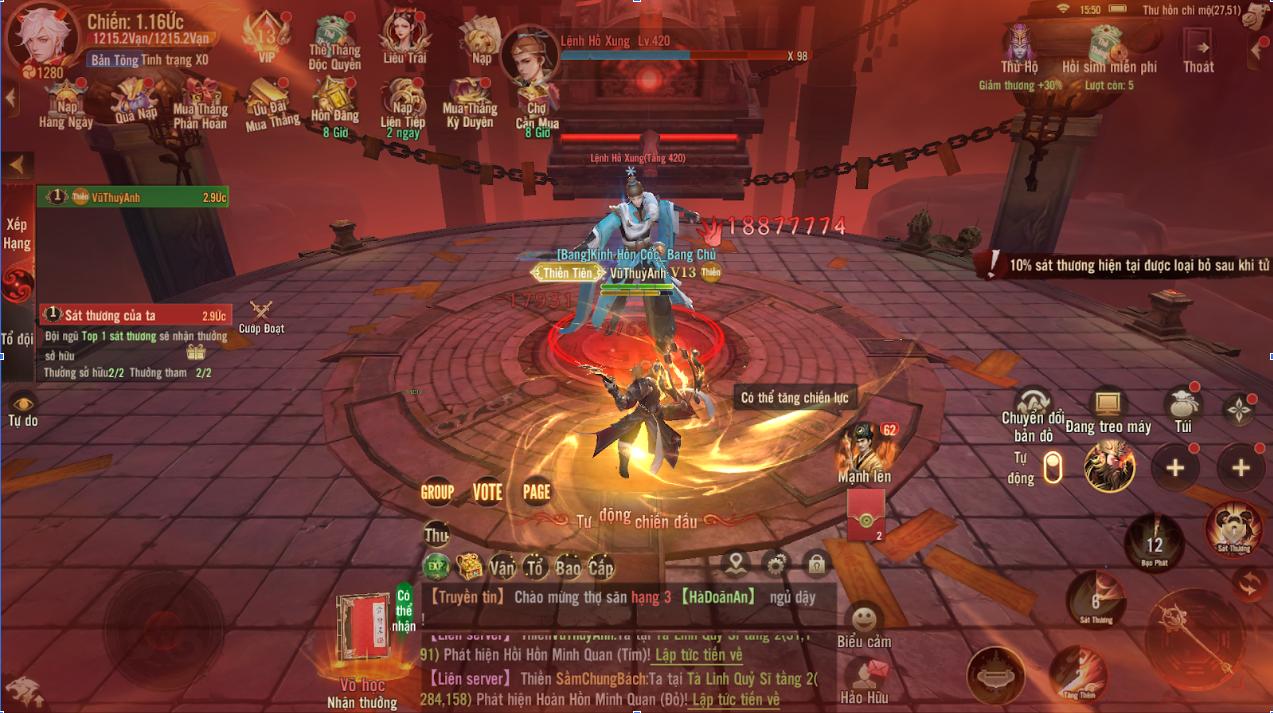The height and width of the screenshot is (713, 1273).
Task: Click the Thoát exit button
Action: [1198, 48]
